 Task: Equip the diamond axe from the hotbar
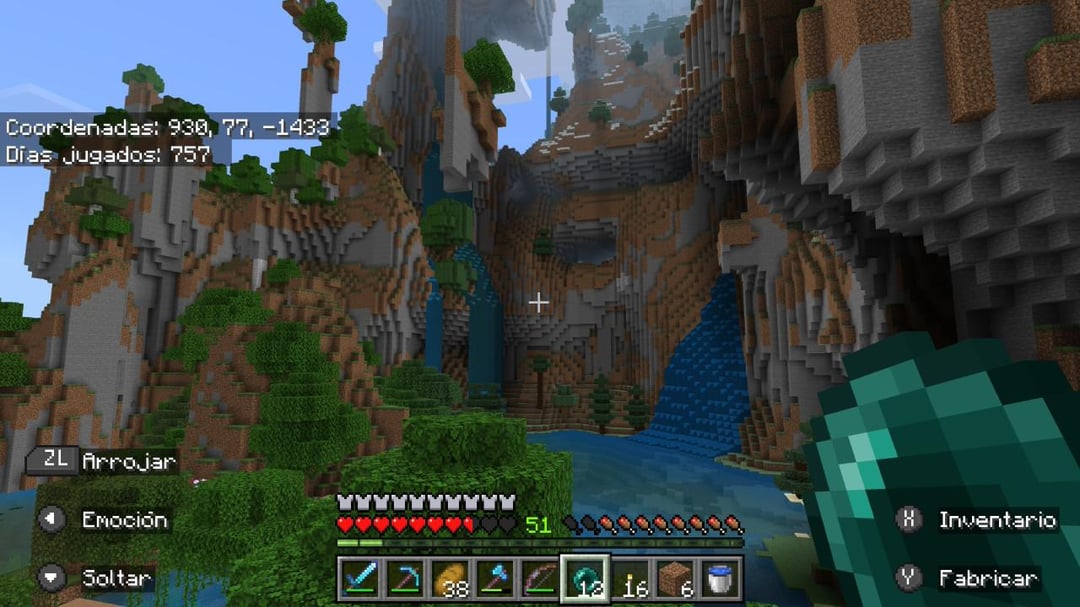(494, 578)
